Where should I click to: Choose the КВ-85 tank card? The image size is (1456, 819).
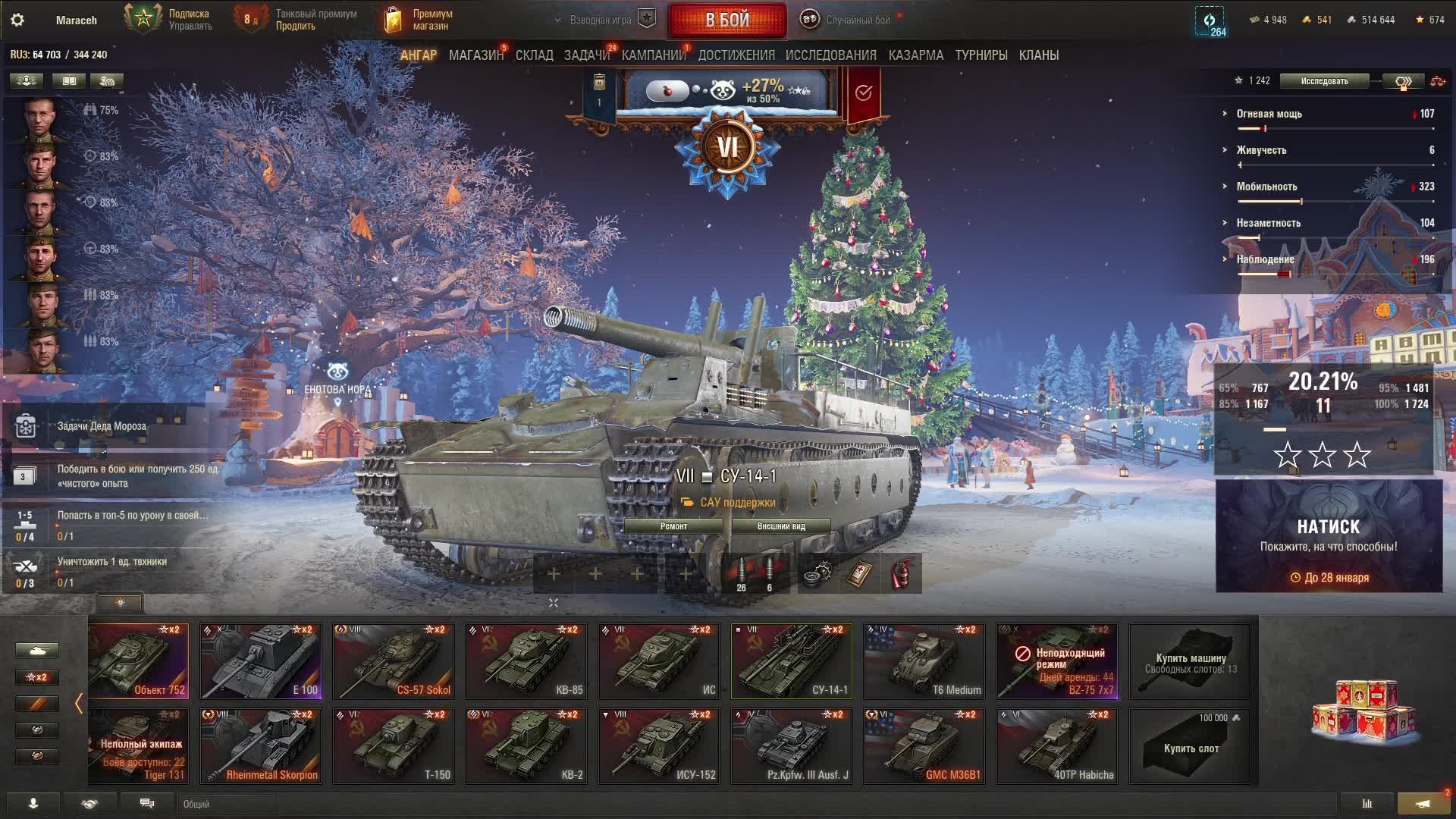[526, 661]
